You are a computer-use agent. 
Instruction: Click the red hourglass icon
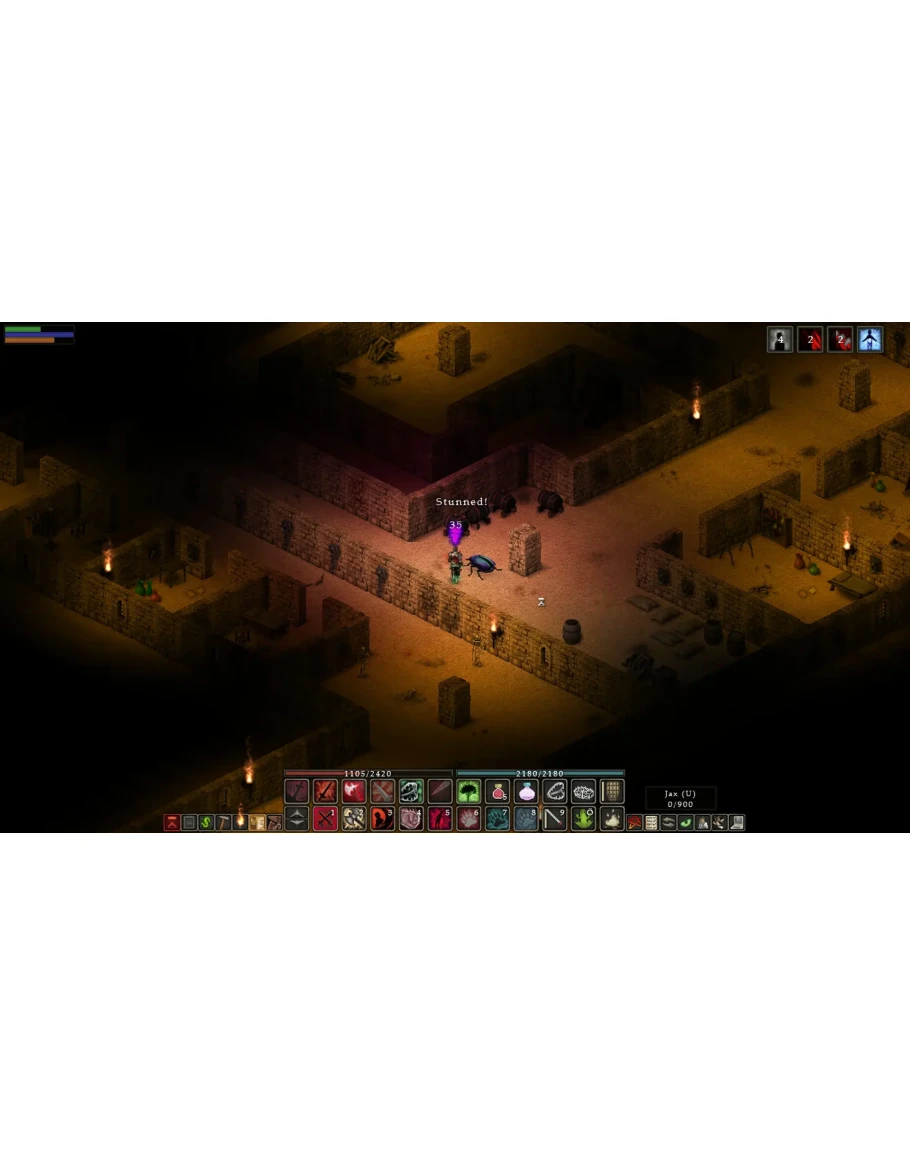point(172,822)
